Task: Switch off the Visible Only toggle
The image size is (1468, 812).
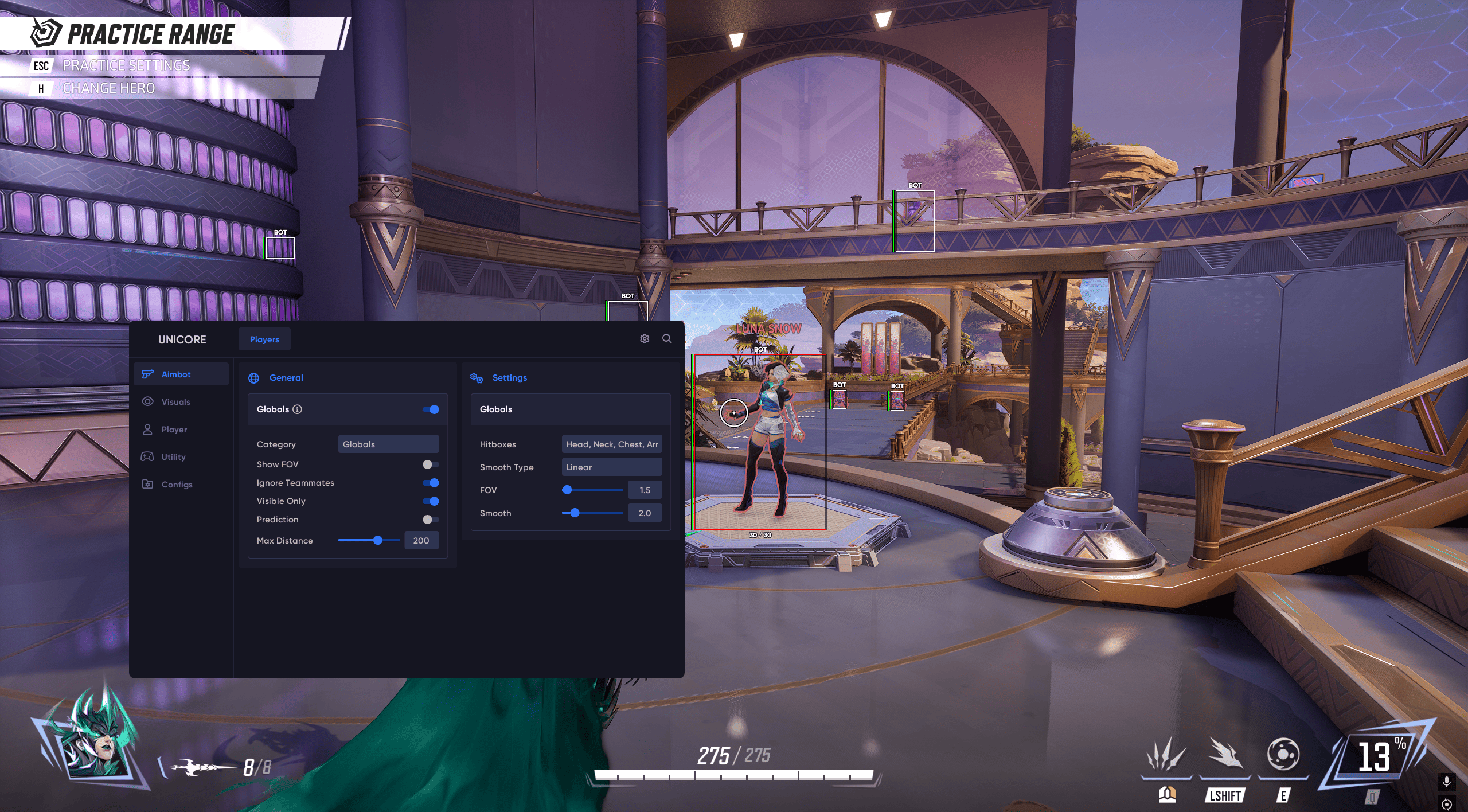Action: (431, 501)
